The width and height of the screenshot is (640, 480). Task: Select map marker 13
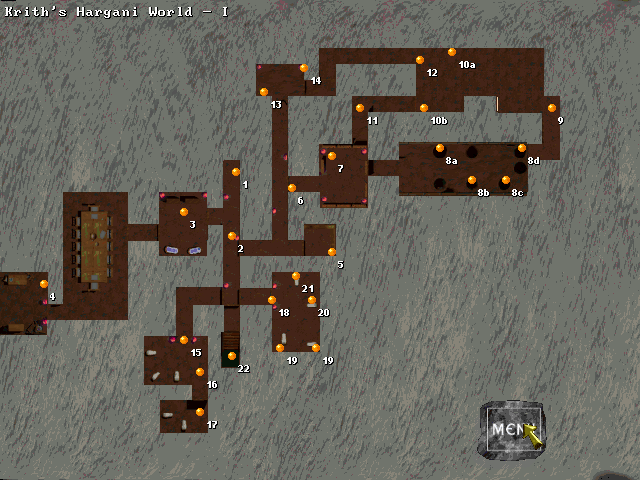(264, 92)
